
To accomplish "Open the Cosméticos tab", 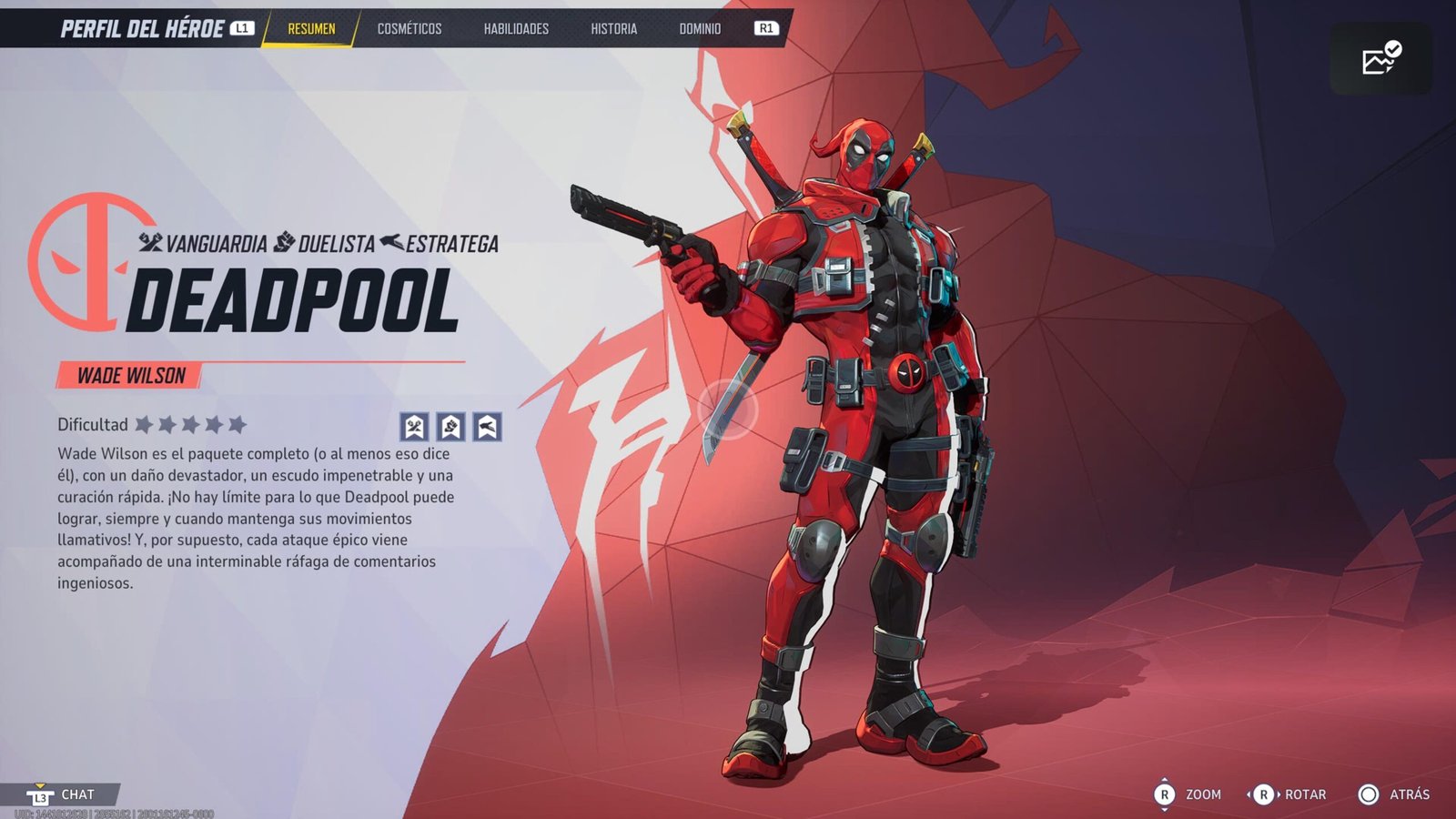I will 409,29.
